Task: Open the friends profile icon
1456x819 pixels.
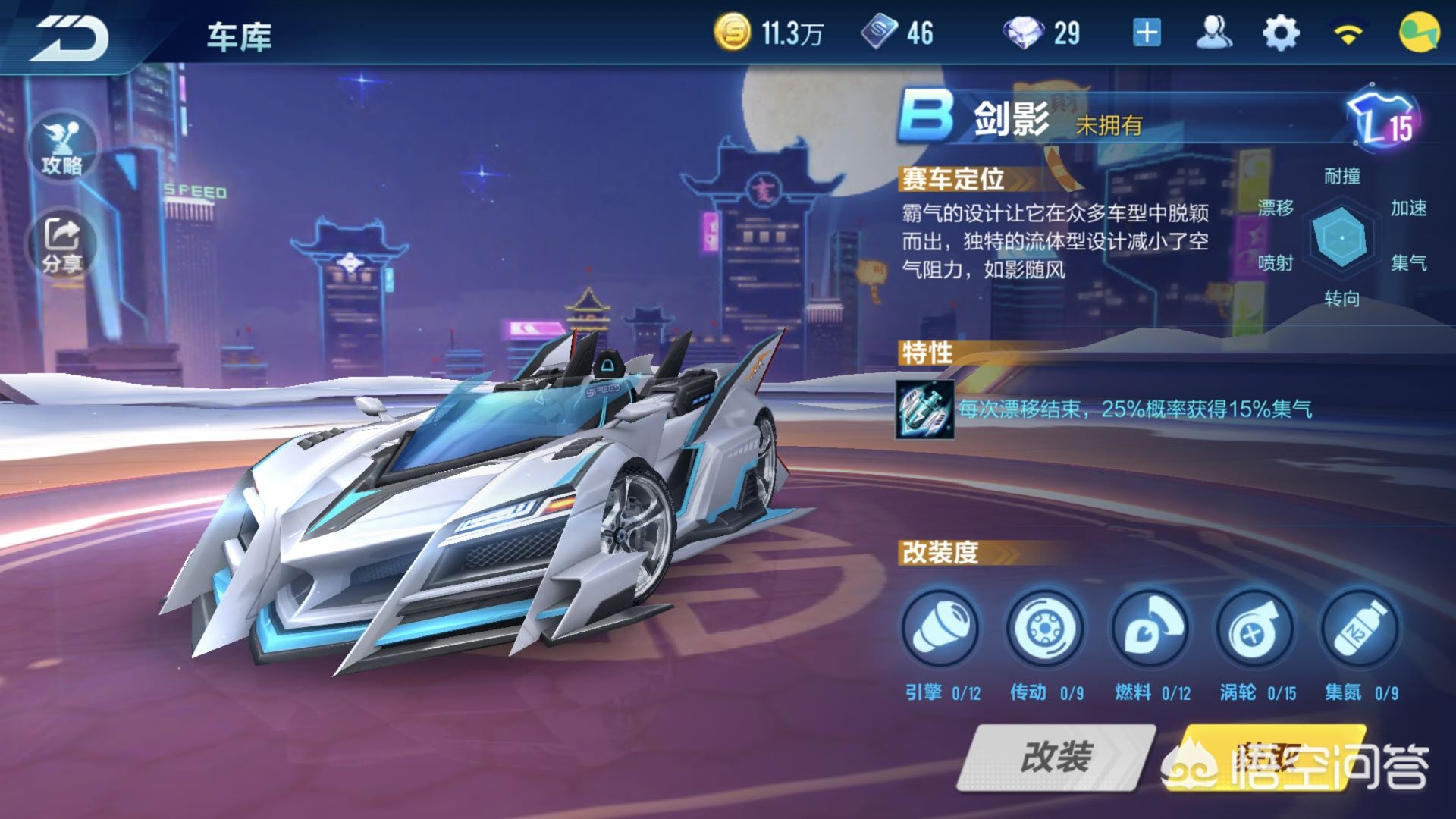Action: (1213, 33)
